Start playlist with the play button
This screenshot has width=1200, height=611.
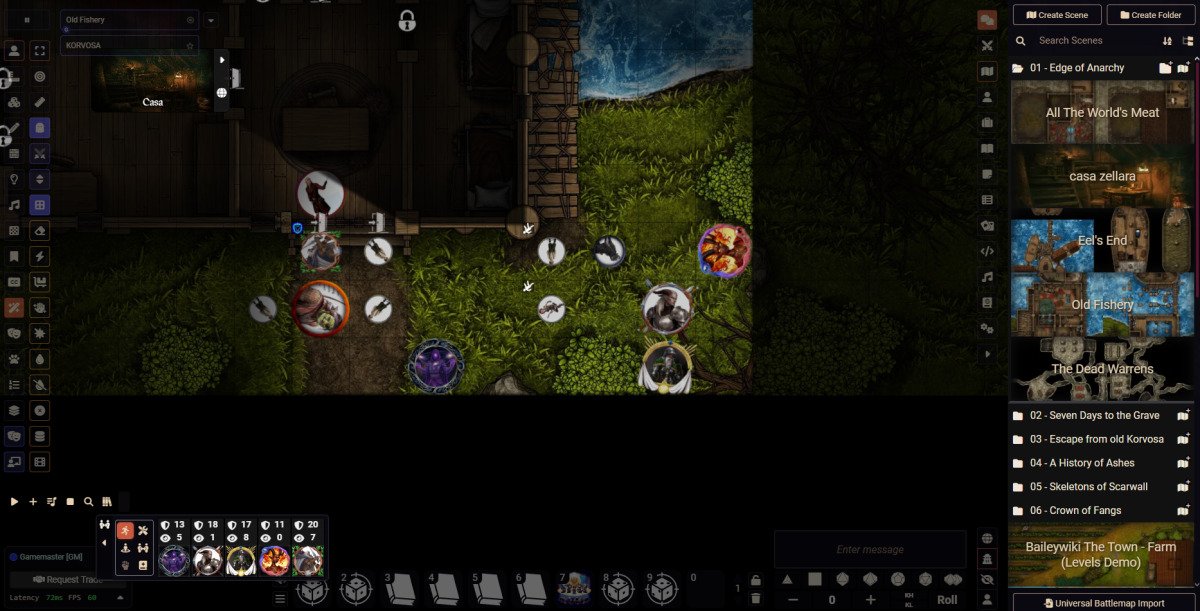coord(14,502)
